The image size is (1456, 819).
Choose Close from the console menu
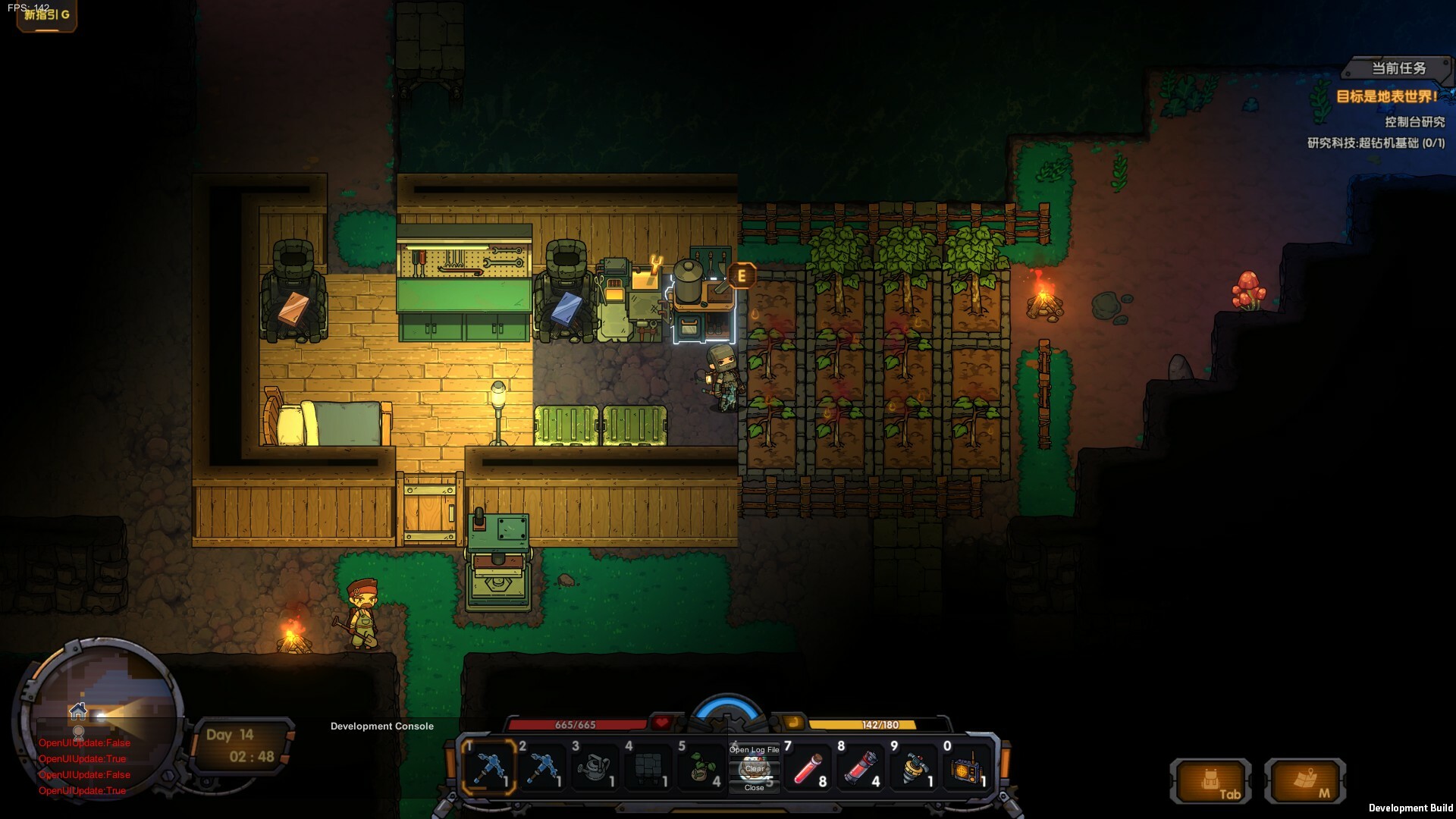(x=754, y=789)
